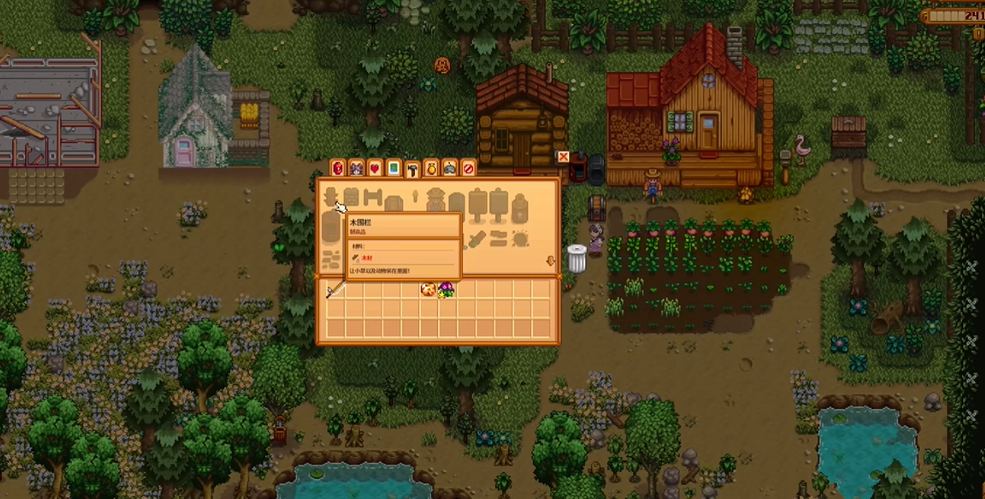This screenshot has width=985, height=499.
Task: Show the map tab
Action: (x=394, y=168)
